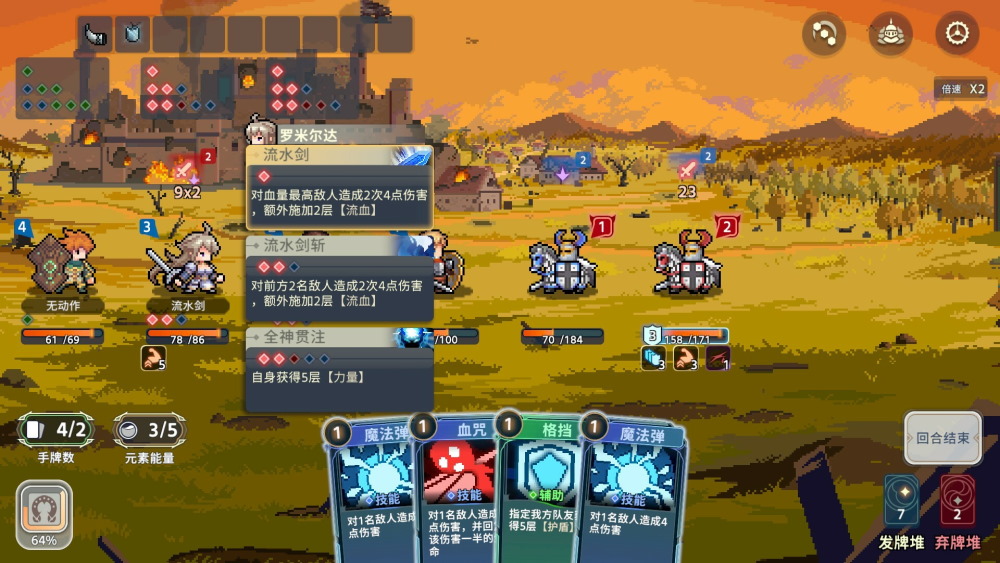
Task: Open the settings gear menu
Action: pyautogui.click(x=957, y=34)
